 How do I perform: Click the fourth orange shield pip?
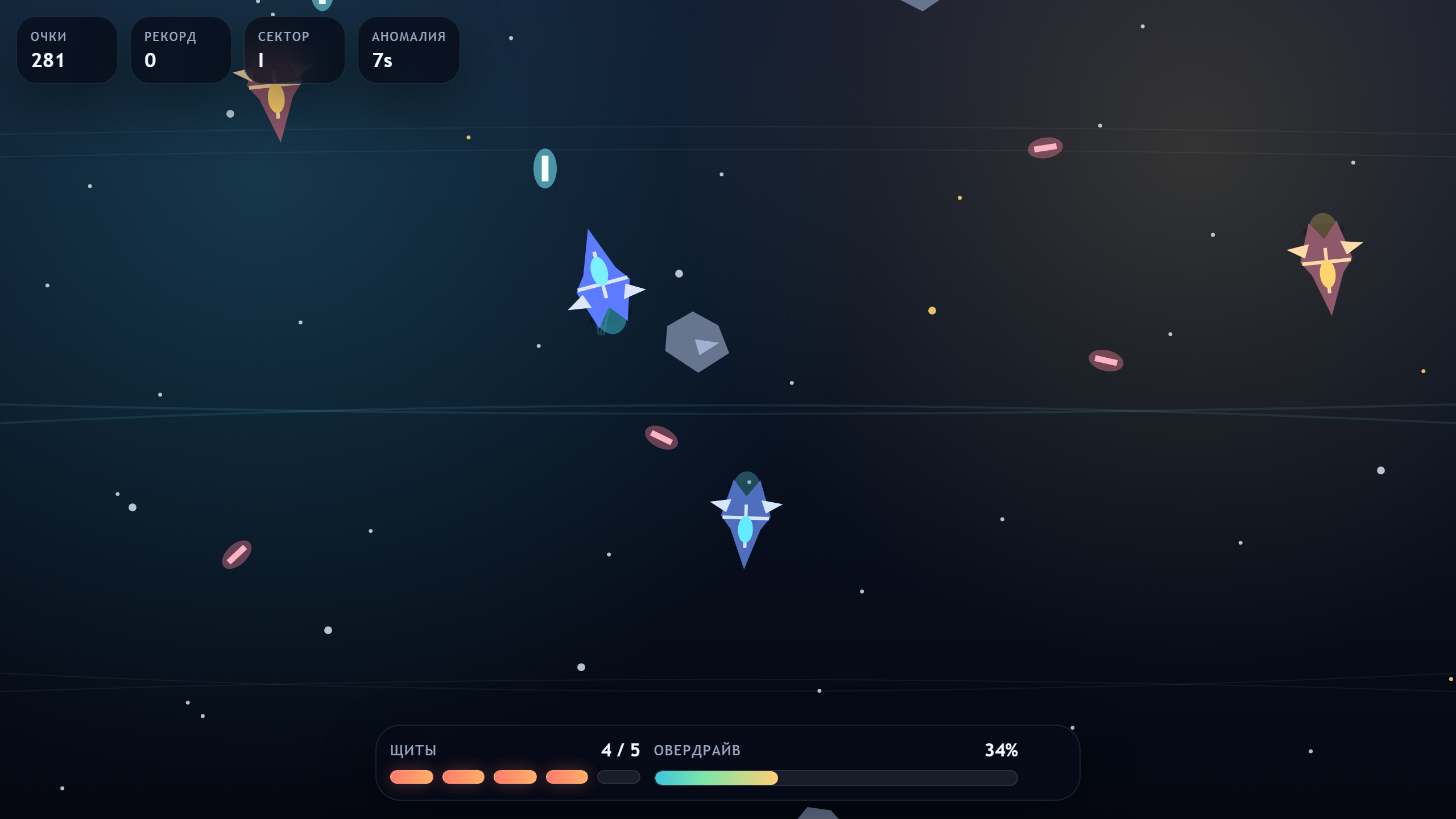[567, 777]
